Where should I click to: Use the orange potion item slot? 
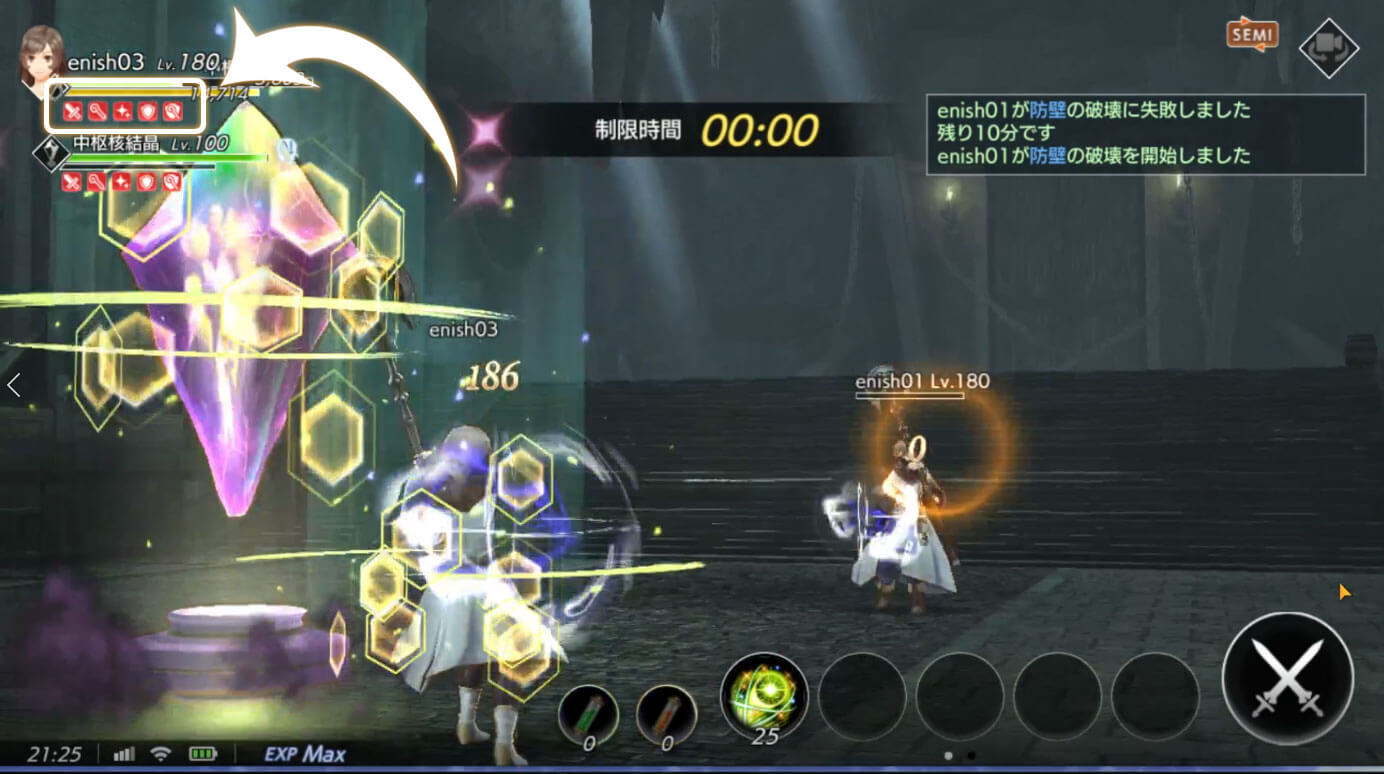(x=666, y=715)
